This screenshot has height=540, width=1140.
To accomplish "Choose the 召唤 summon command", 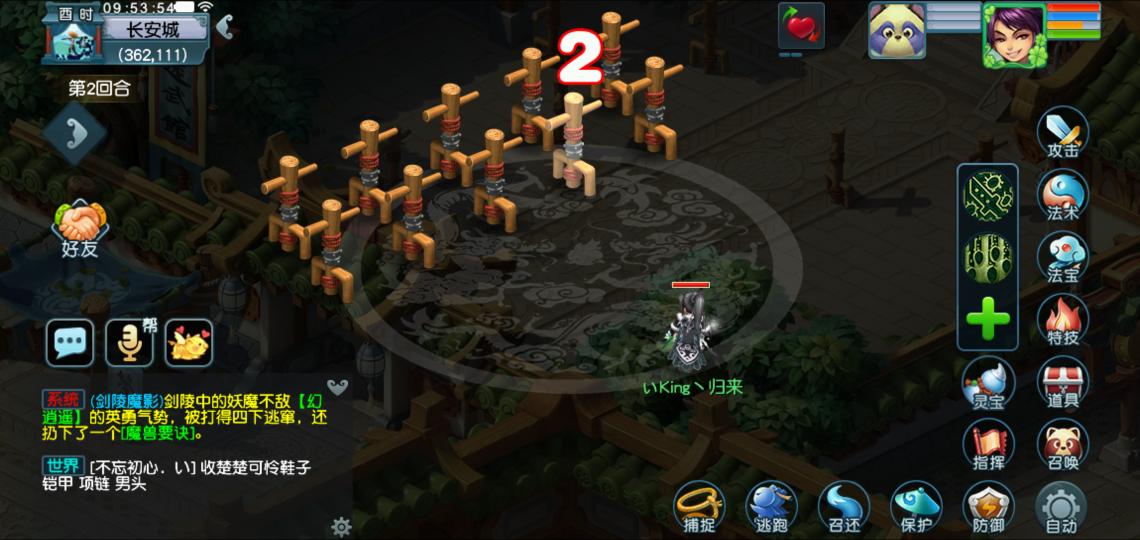I will 1062,444.
